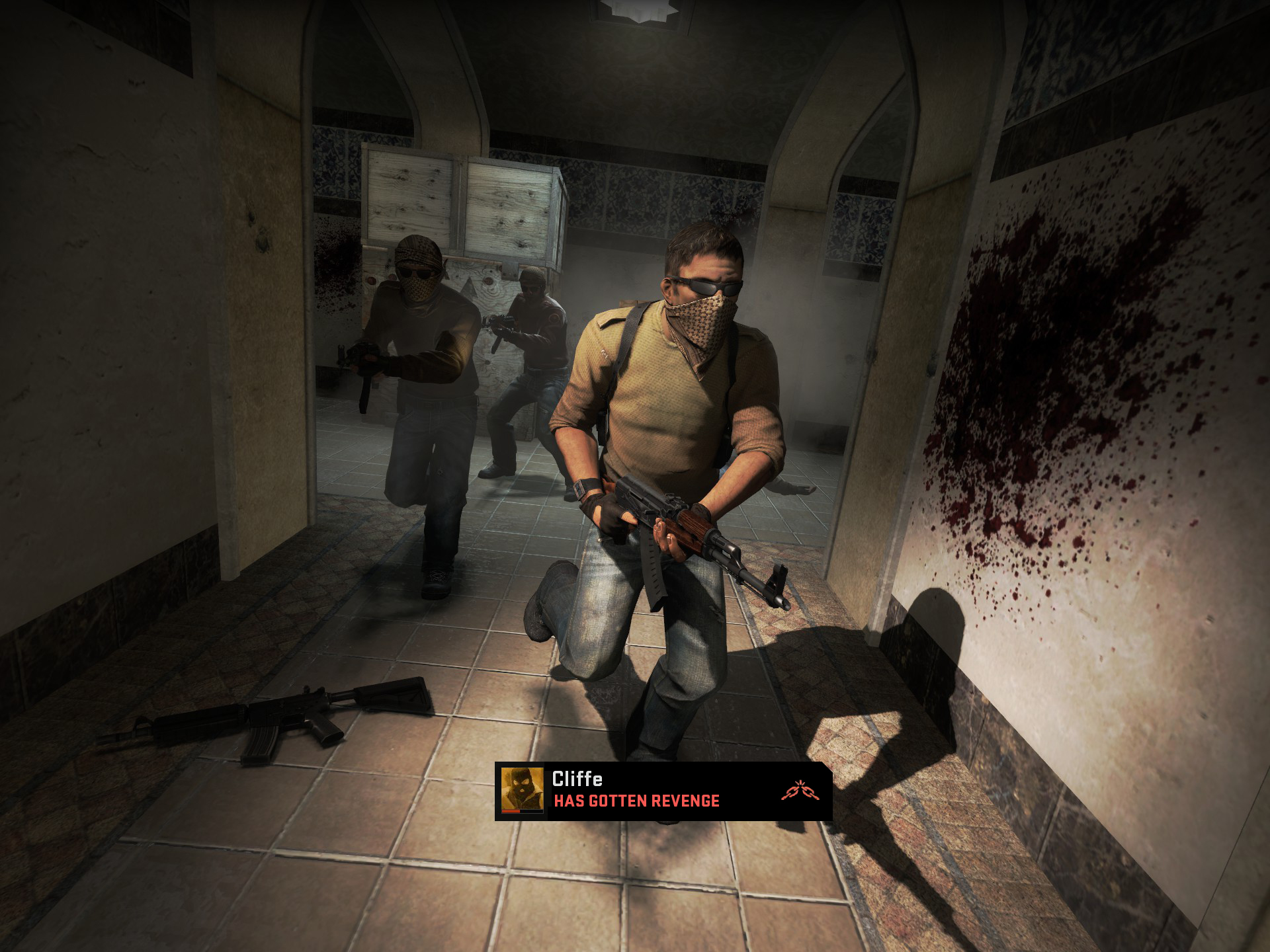1270x952 pixels.
Task: Click the broken-chain revenge icon
Action: tap(796, 791)
